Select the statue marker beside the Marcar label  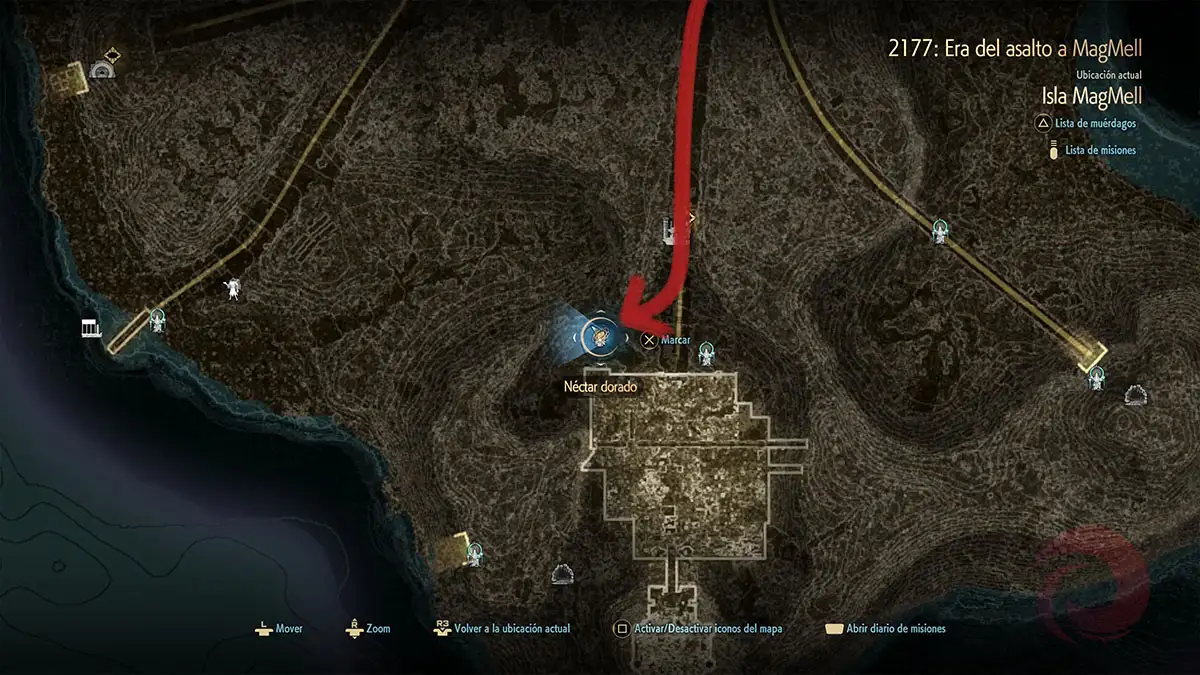pyautogui.click(x=707, y=352)
